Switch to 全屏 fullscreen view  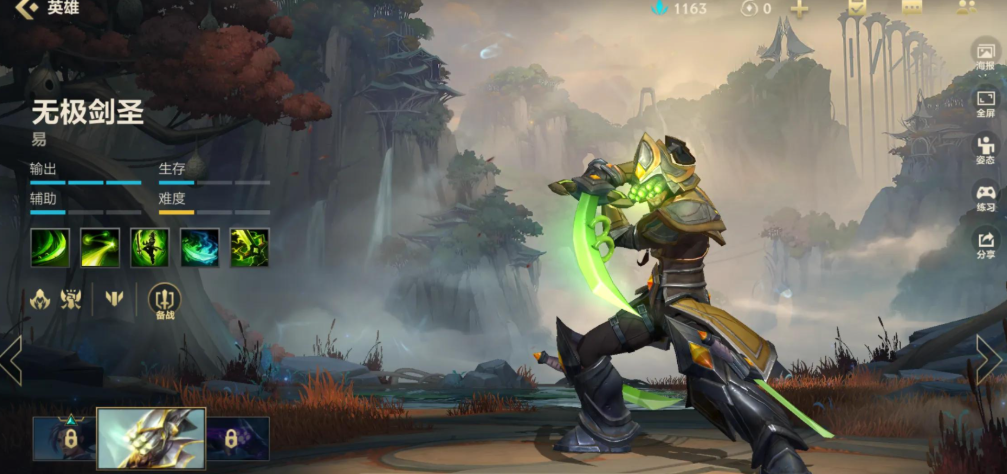[985, 104]
